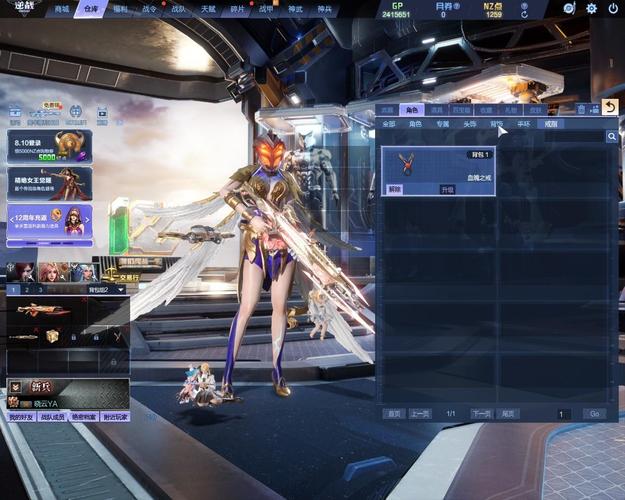Screen dimensions: 625x500
Task: Open the trash can delete icon
Action: click(581, 109)
